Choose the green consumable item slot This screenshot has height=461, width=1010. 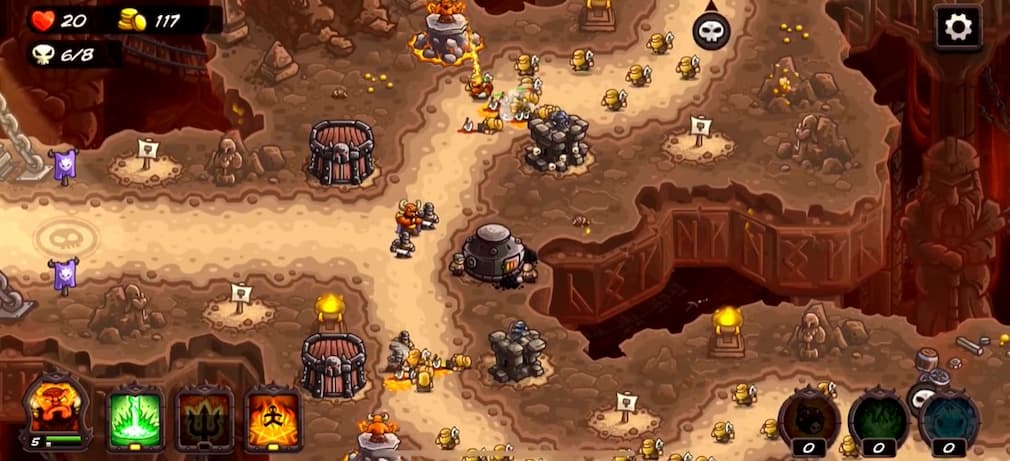879,418
